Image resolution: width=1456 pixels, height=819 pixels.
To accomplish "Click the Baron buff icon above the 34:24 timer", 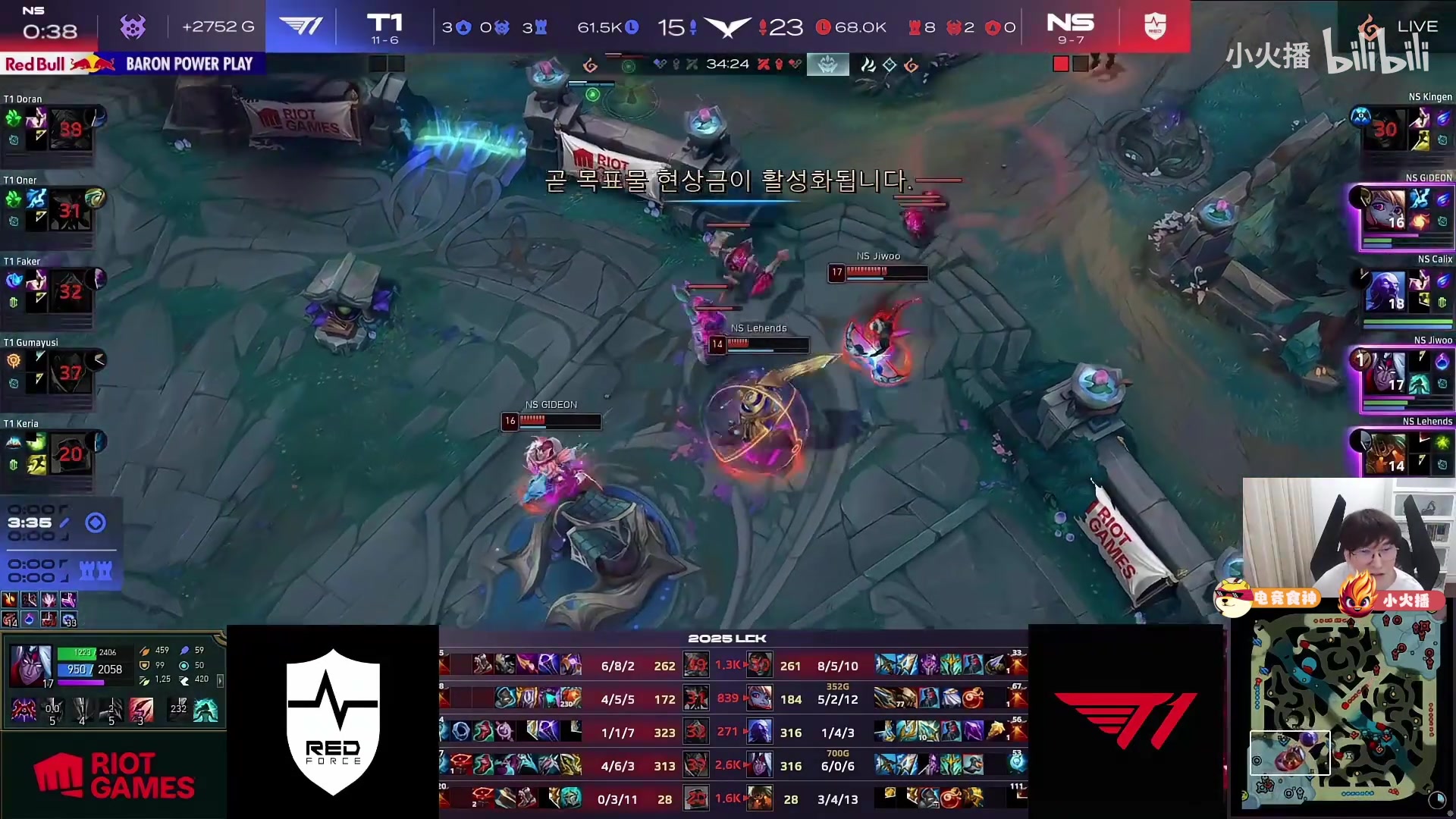I will 828,64.
